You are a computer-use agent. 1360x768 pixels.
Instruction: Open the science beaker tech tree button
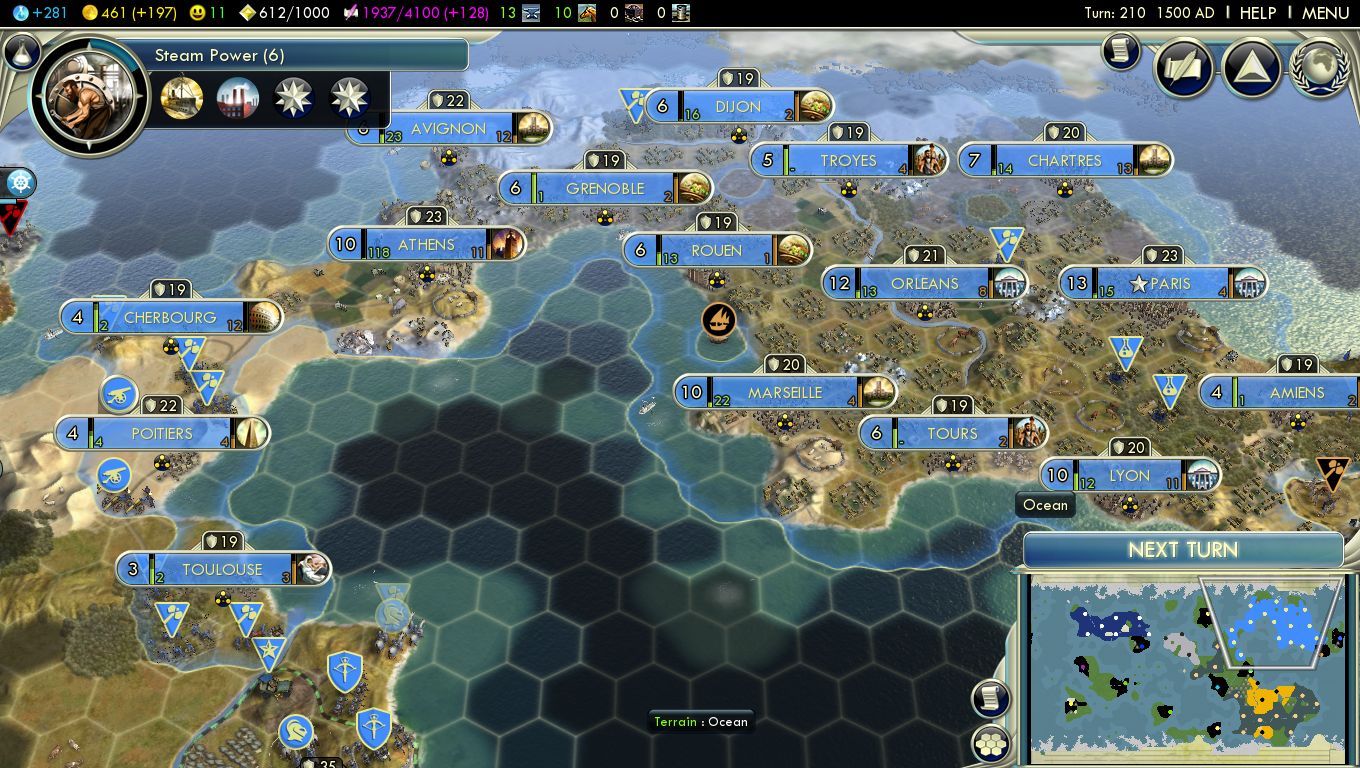click(21, 52)
